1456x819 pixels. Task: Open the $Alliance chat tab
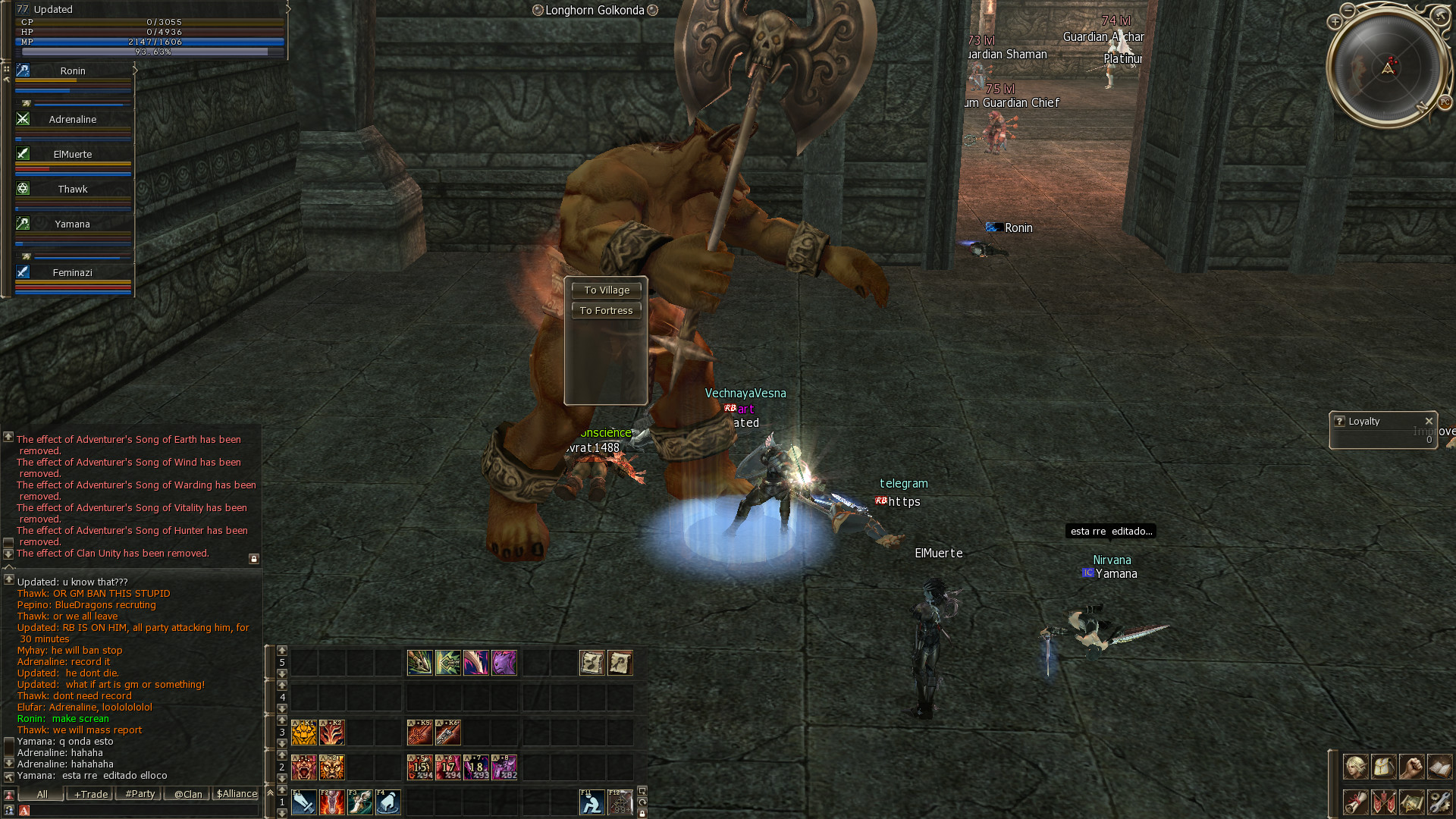point(237,794)
